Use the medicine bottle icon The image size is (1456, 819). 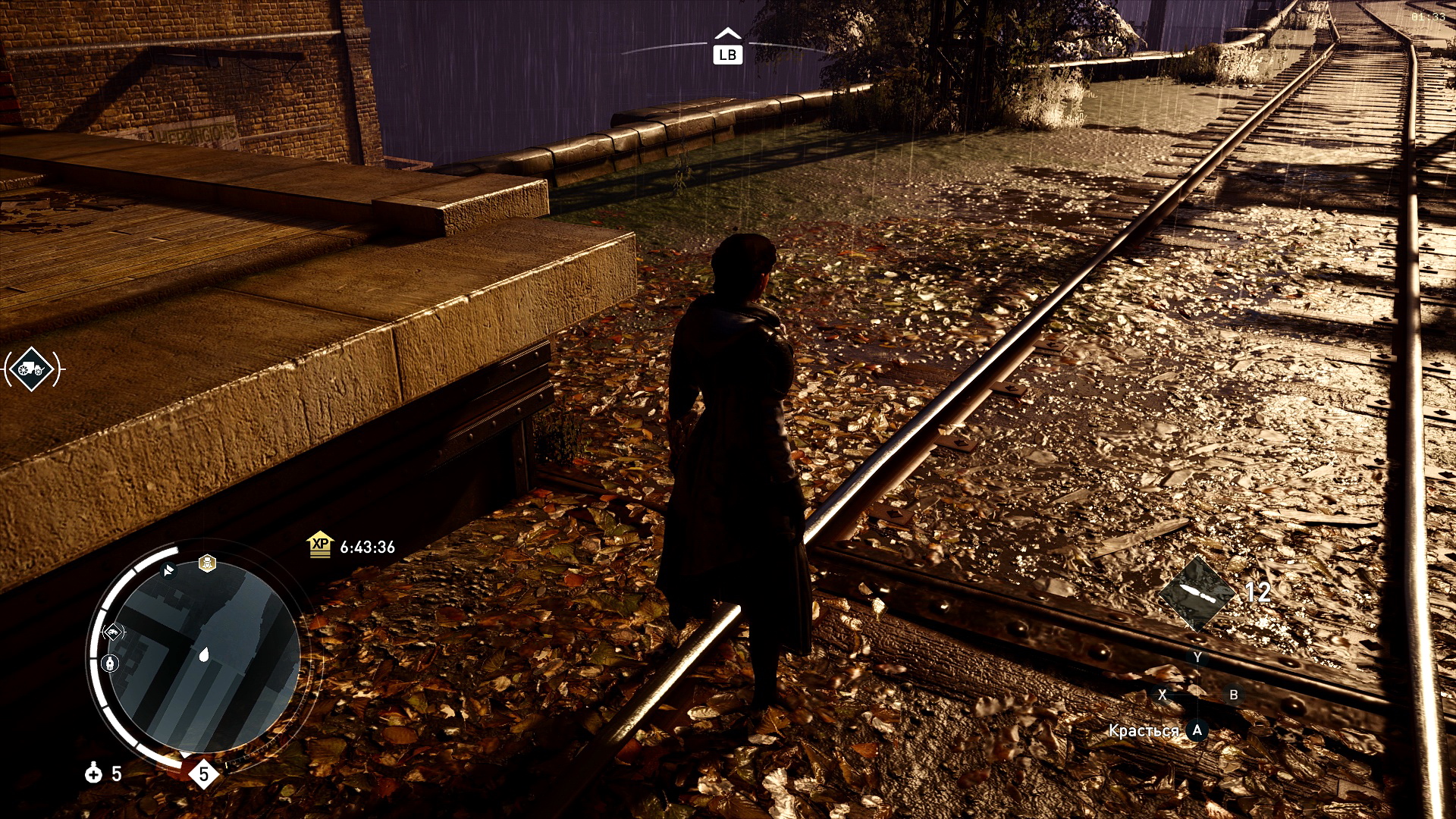click(93, 773)
